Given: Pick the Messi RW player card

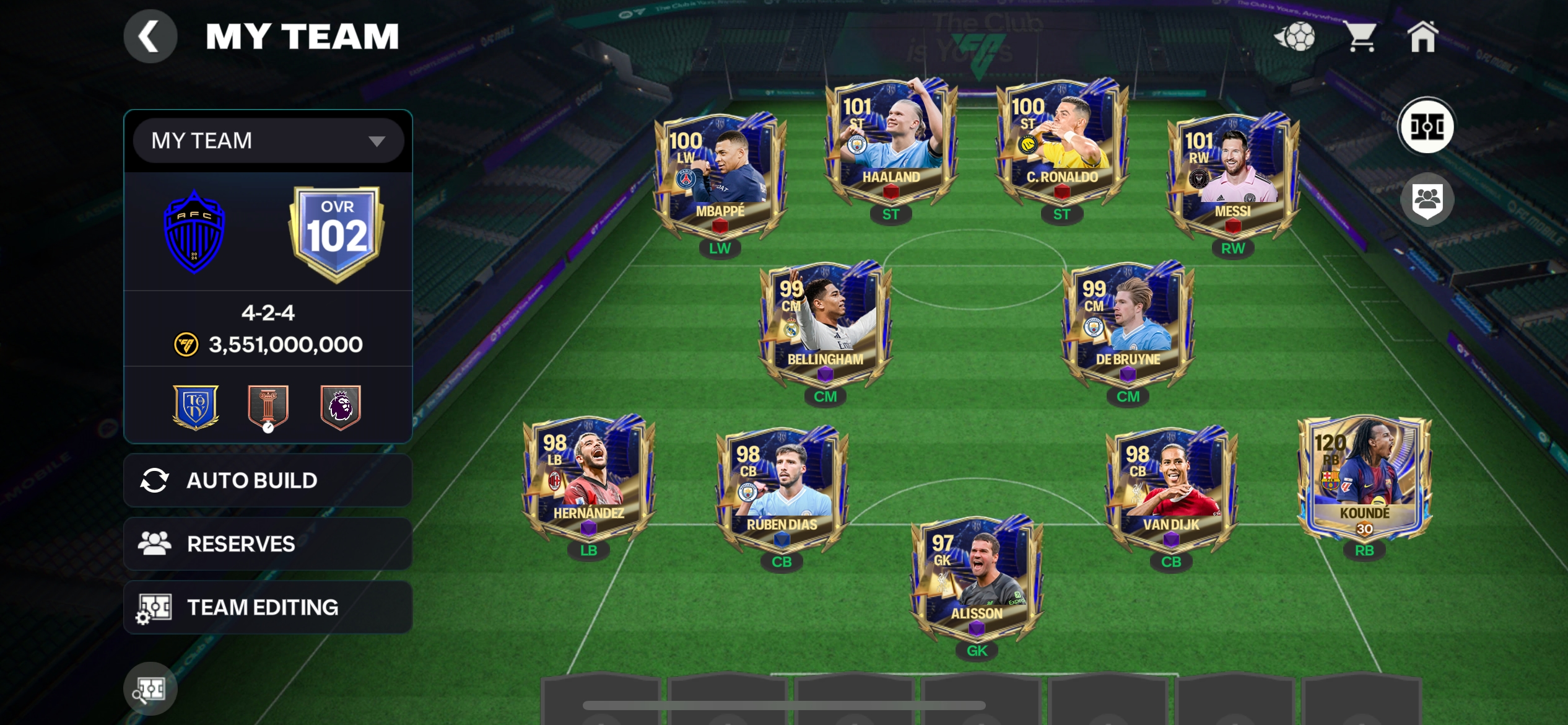Looking at the screenshot, I should (1232, 177).
